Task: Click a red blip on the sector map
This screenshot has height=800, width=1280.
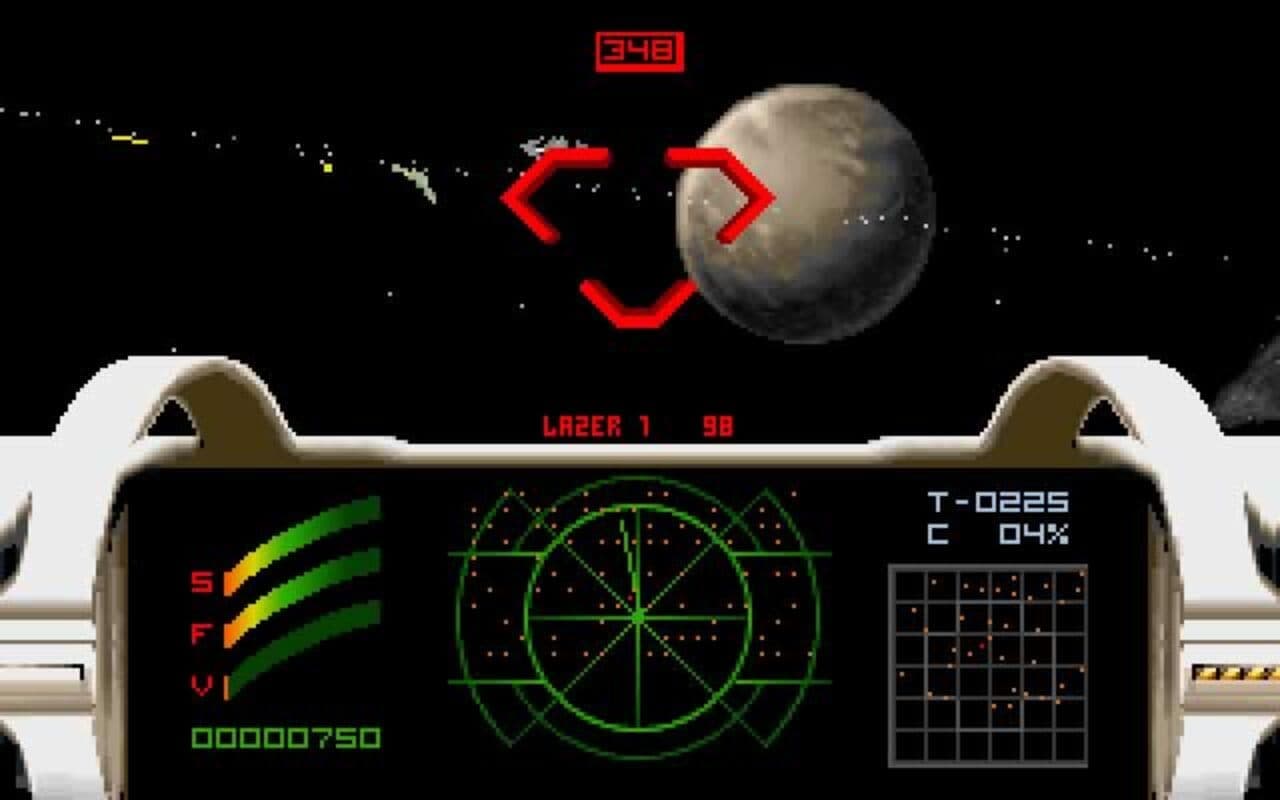Action: pyautogui.click(x=981, y=646)
